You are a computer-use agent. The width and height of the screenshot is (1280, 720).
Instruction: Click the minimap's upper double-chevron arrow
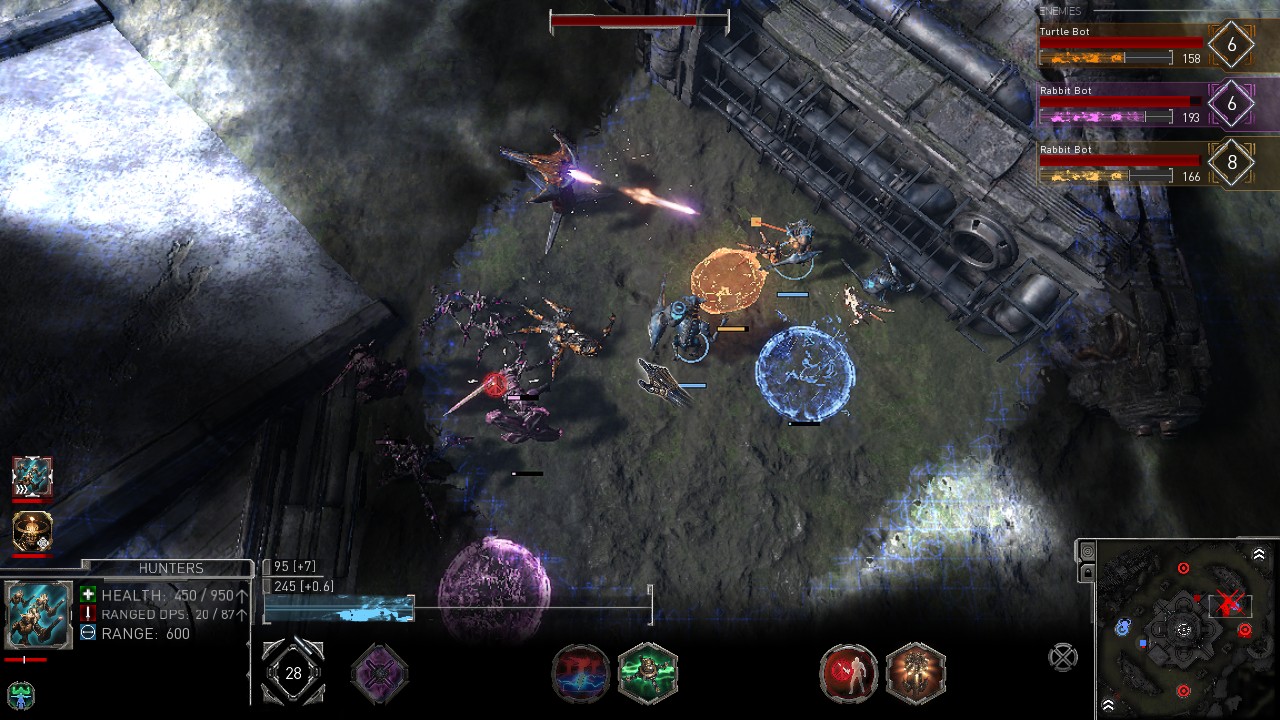[x=1259, y=555]
